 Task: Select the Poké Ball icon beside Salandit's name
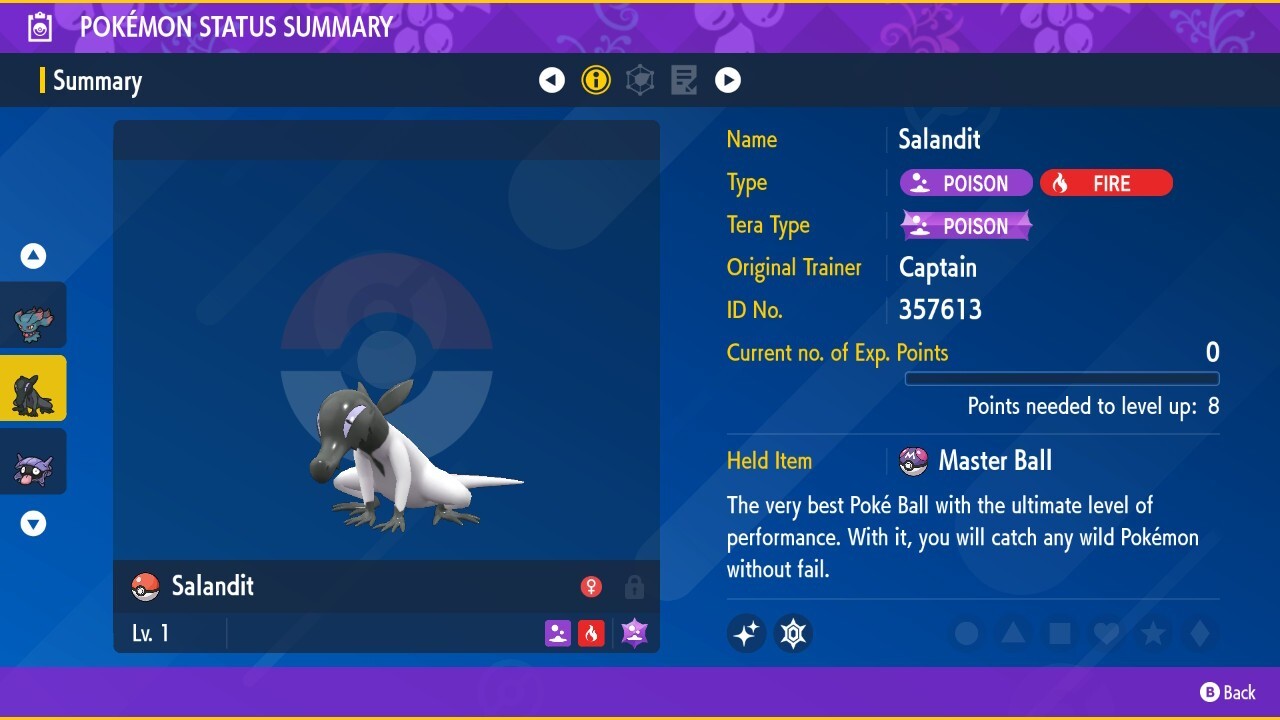pyautogui.click(x=146, y=586)
